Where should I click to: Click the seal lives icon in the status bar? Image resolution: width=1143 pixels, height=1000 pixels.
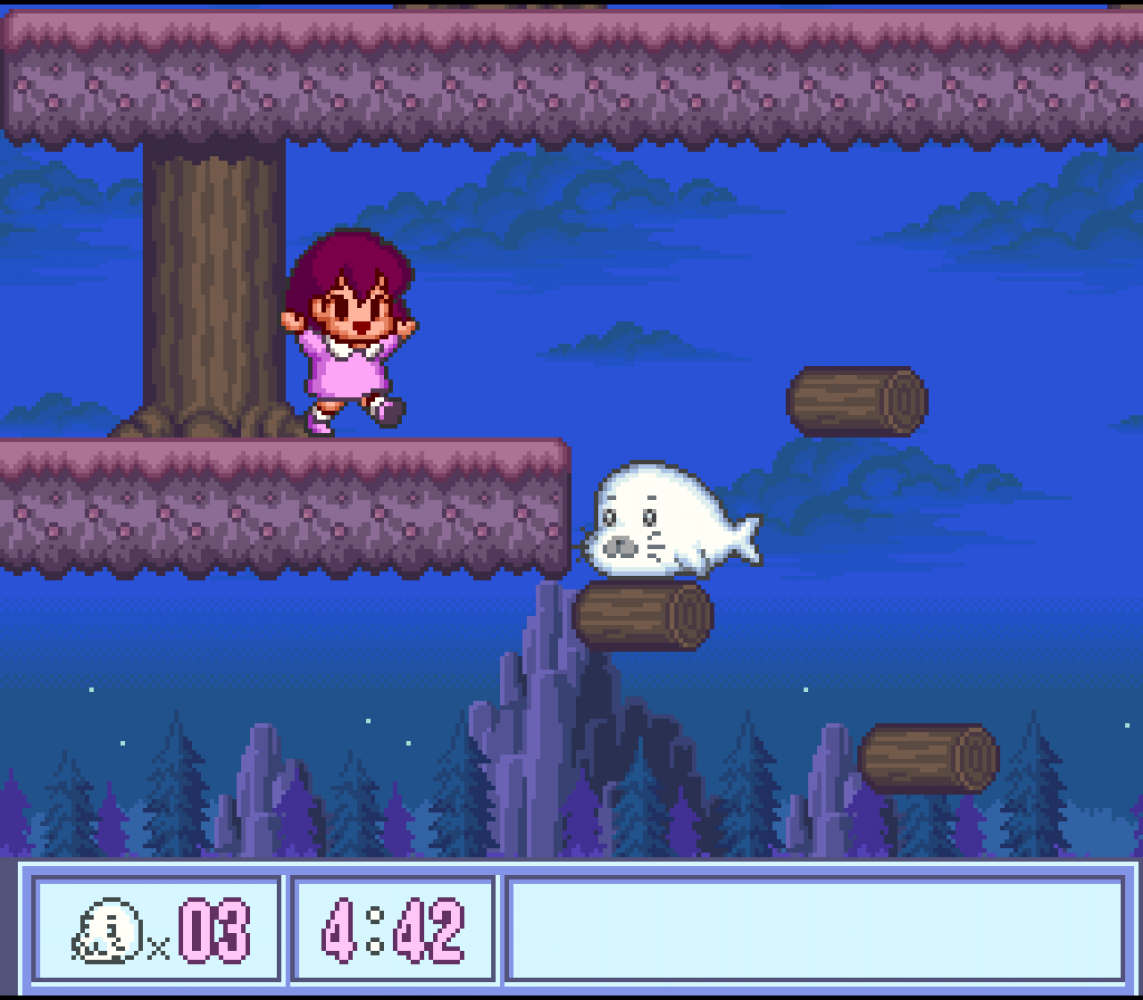point(106,931)
